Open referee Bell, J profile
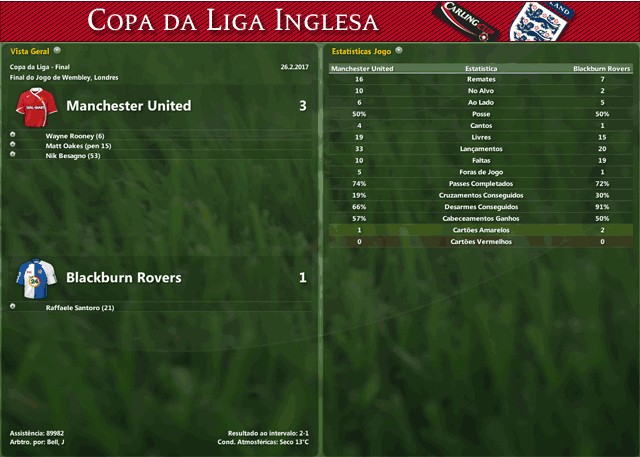 55,441
